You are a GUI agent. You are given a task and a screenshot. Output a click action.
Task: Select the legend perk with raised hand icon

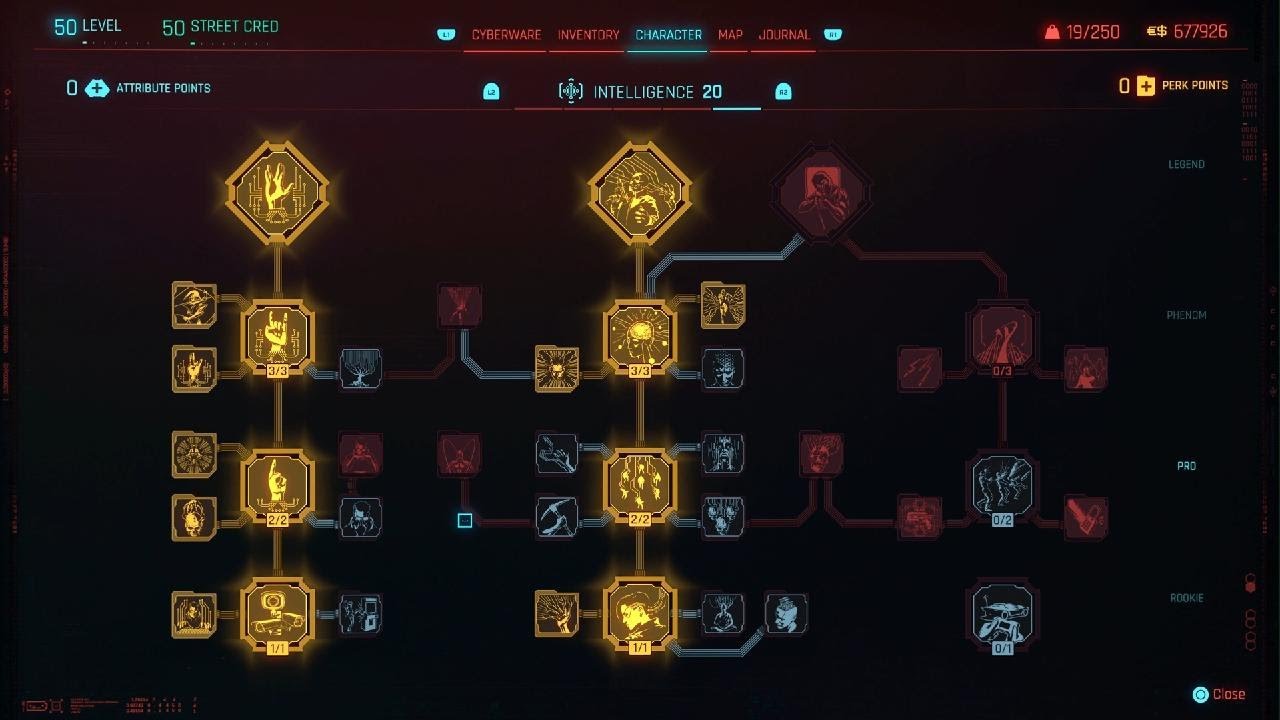point(277,190)
